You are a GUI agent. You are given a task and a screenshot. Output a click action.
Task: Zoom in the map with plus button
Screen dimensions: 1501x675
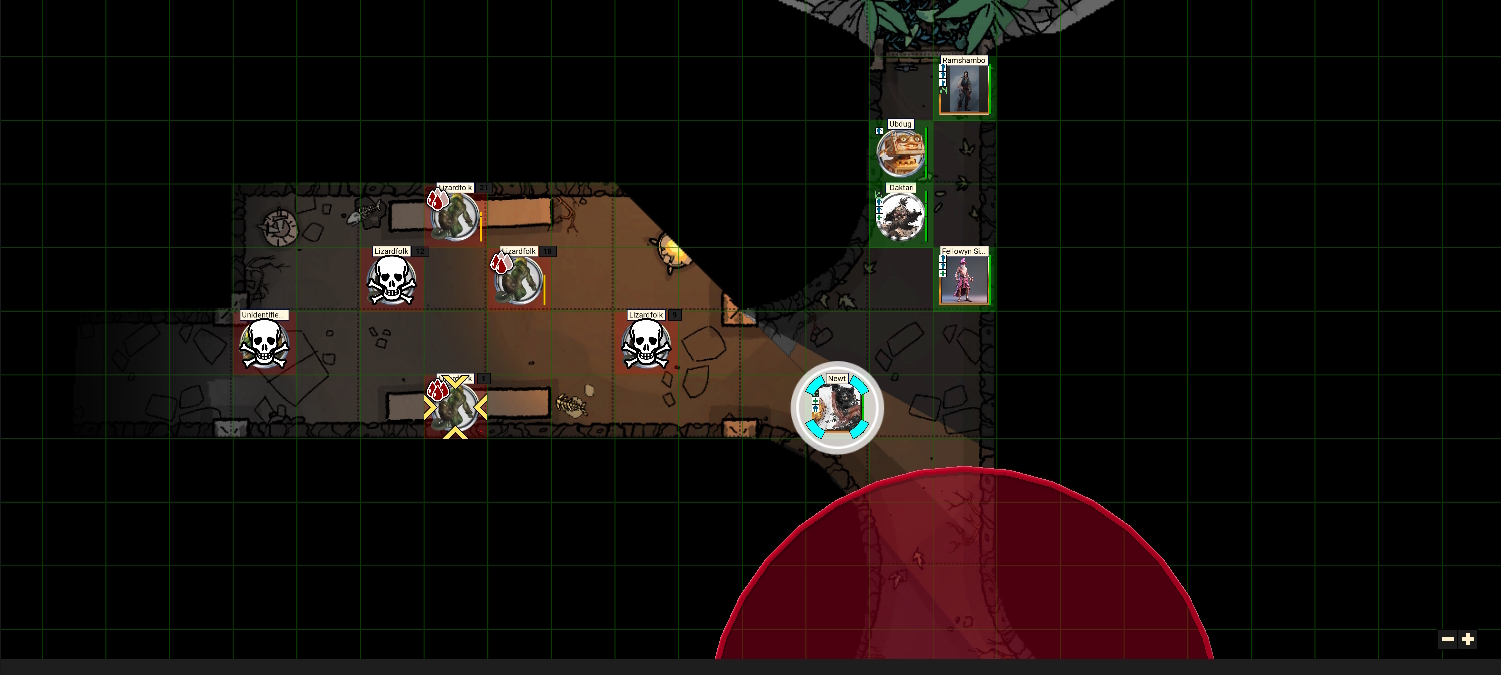point(1468,639)
